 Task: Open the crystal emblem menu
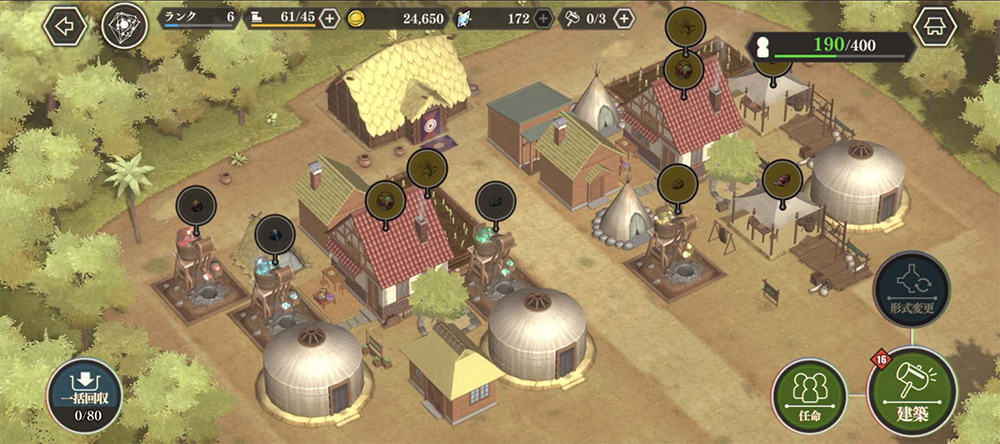[124, 27]
